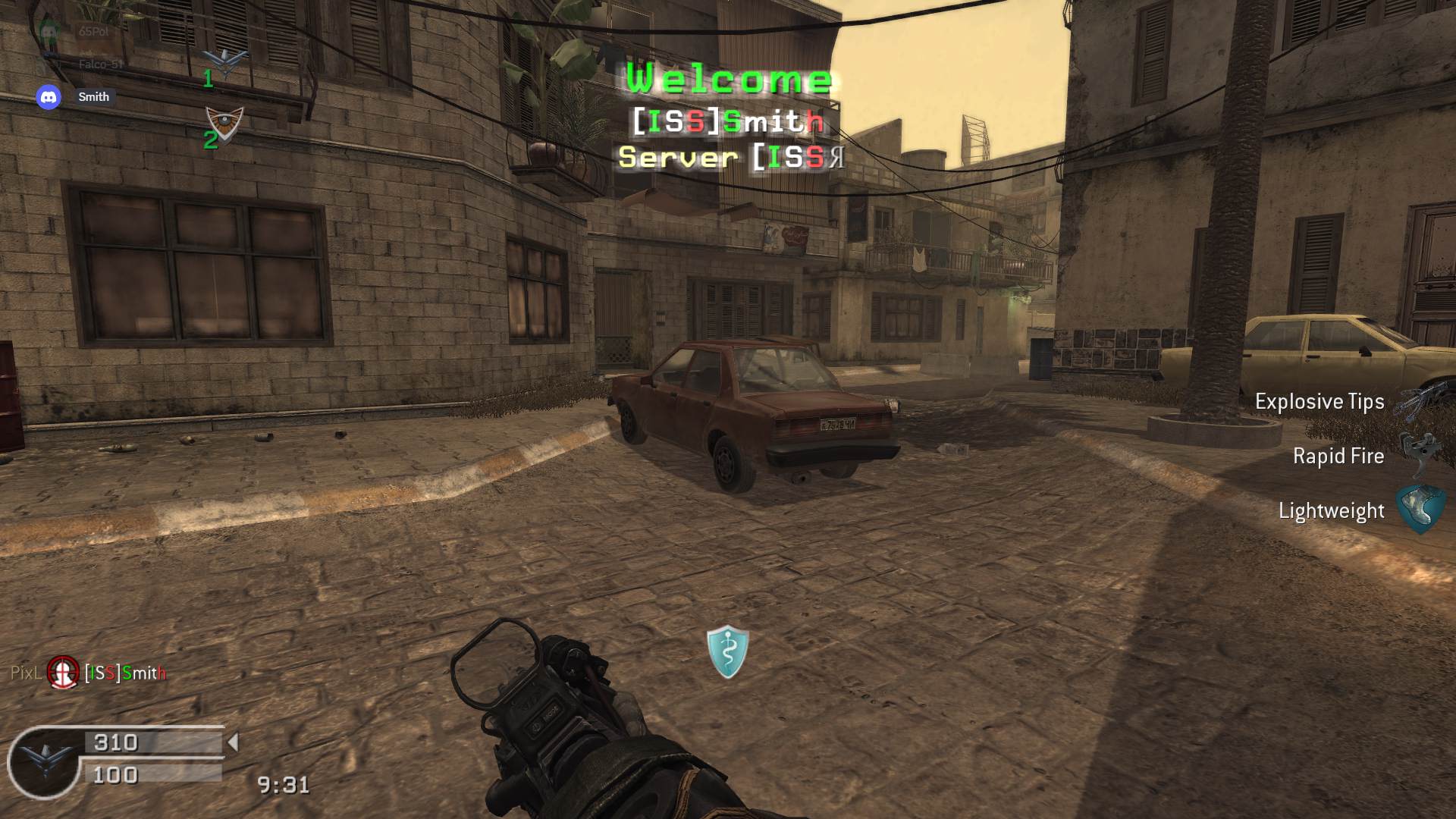1456x819 pixels.
Task: Select the shield team emblem beside score 2
Action: [225, 123]
